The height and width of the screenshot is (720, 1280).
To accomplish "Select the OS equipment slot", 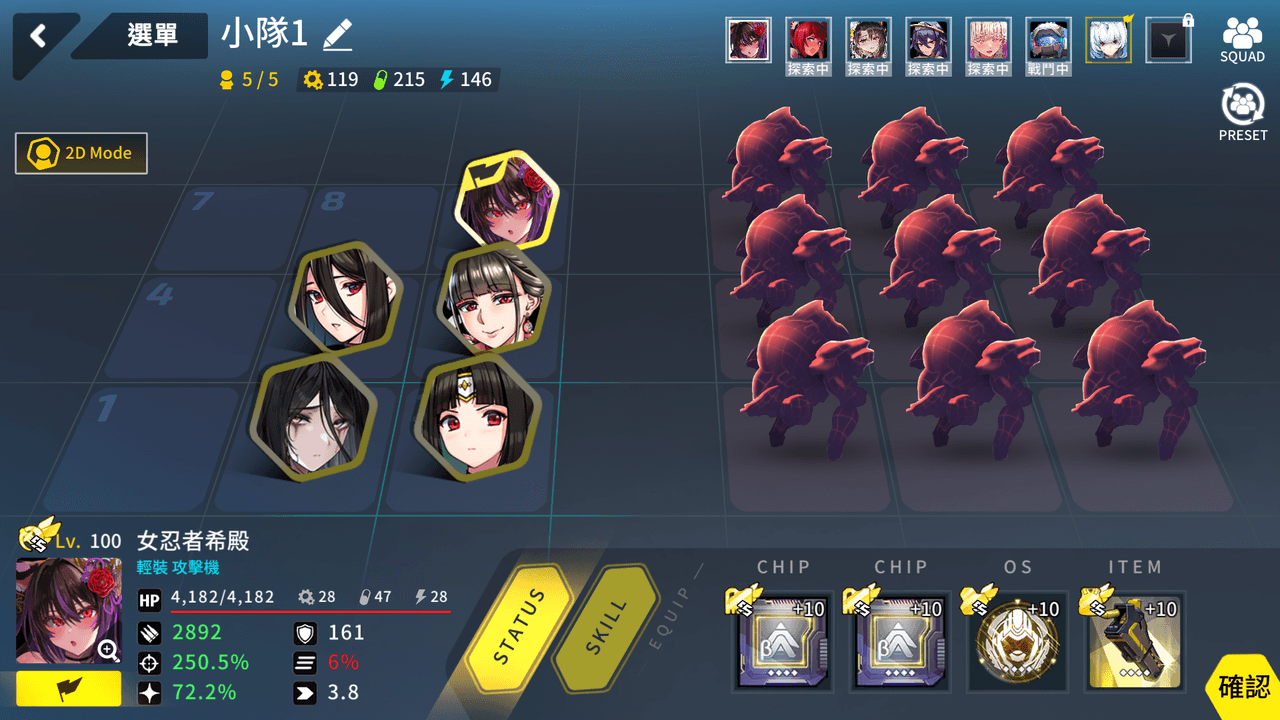I will [1016, 642].
